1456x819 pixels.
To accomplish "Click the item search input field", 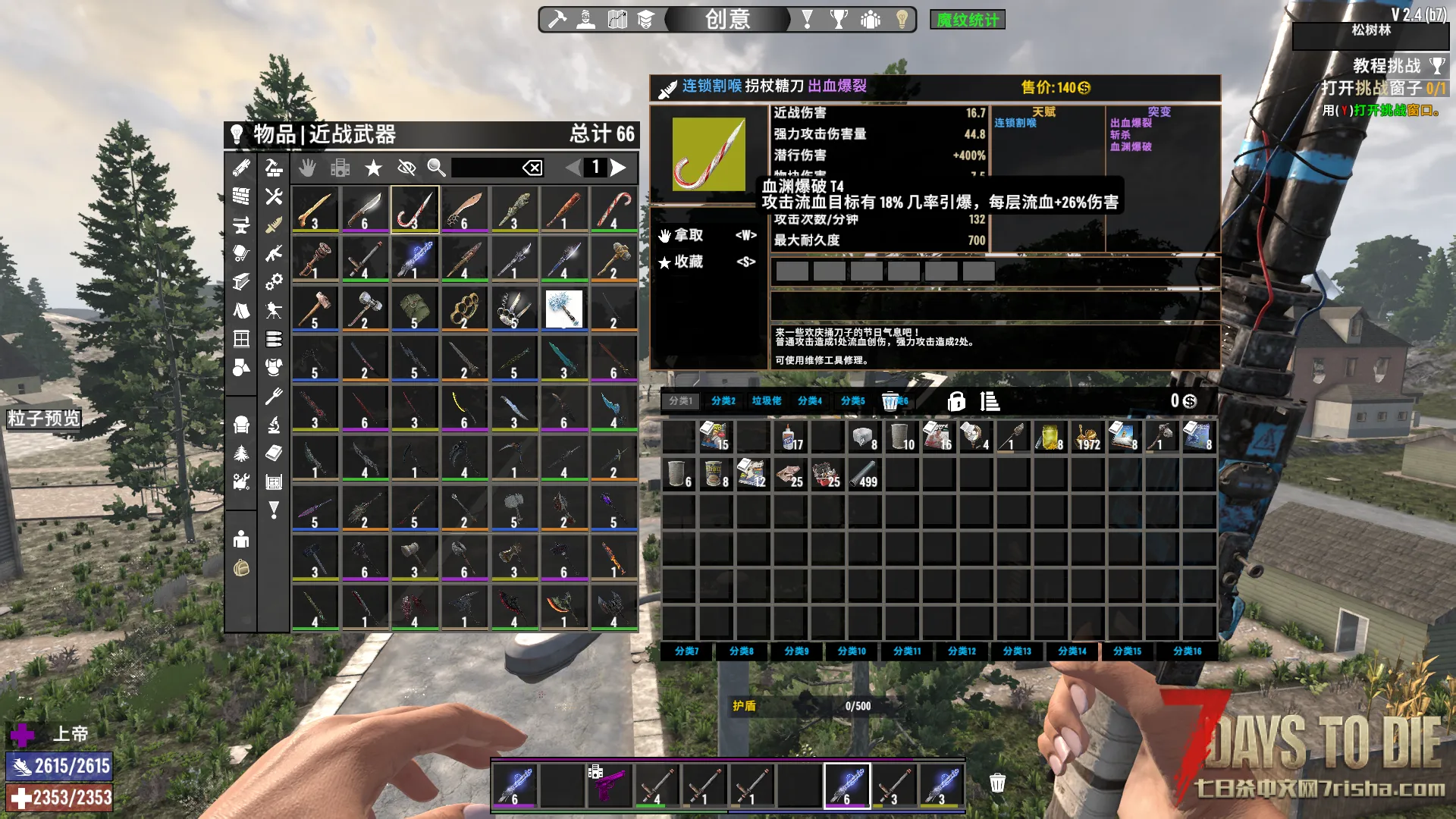I will click(x=485, y=168).
